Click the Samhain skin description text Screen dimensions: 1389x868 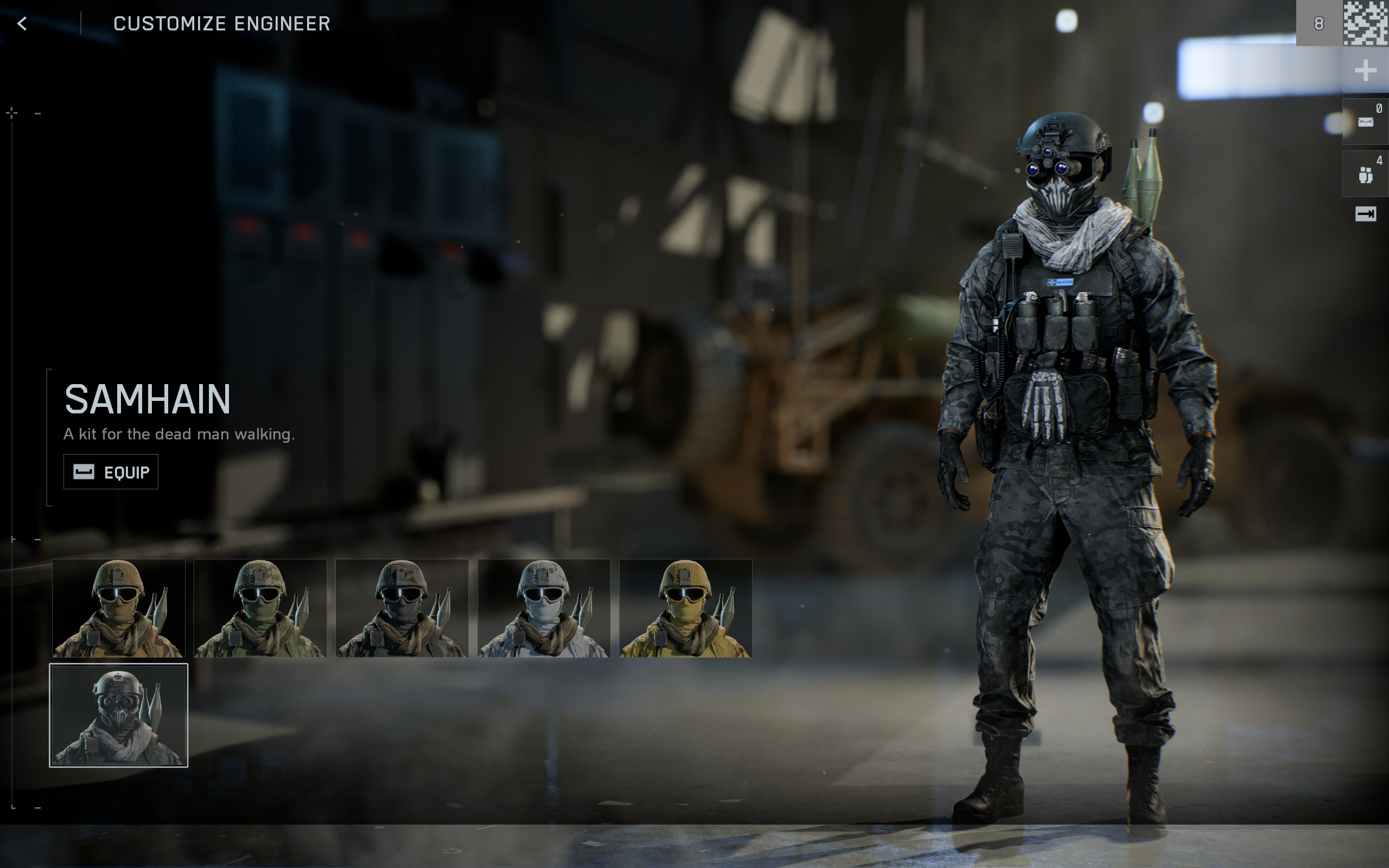click(179, 435)
